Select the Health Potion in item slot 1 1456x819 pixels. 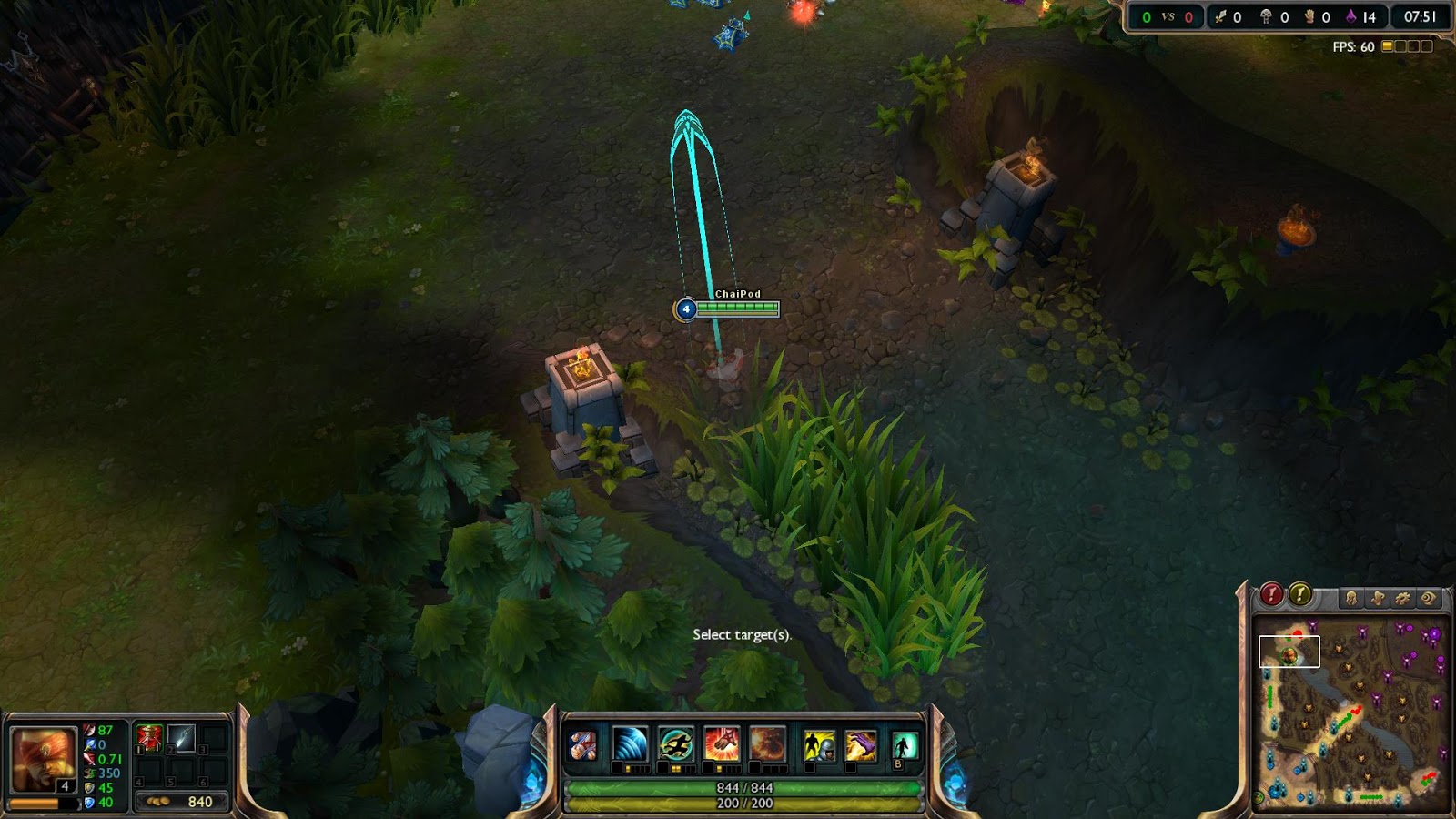pyautogui.click(x=149, y=739)
